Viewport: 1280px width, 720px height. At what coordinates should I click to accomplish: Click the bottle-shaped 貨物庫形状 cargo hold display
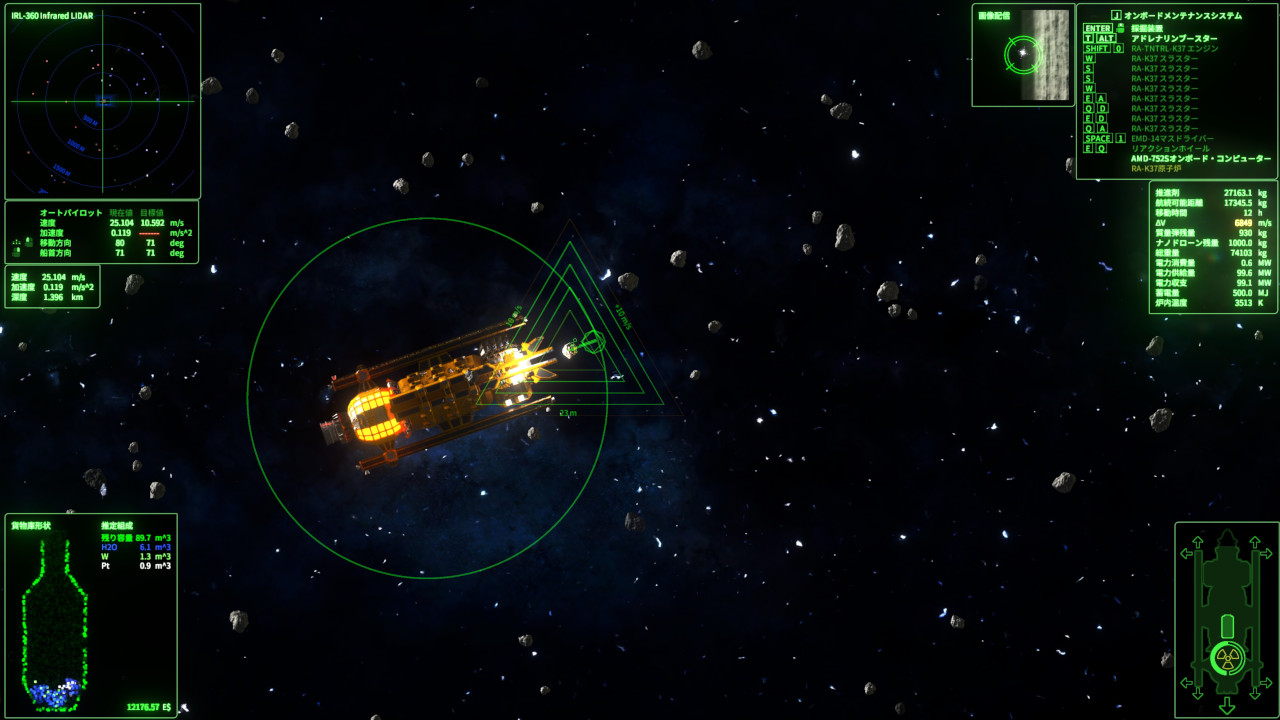pos(55,620)
